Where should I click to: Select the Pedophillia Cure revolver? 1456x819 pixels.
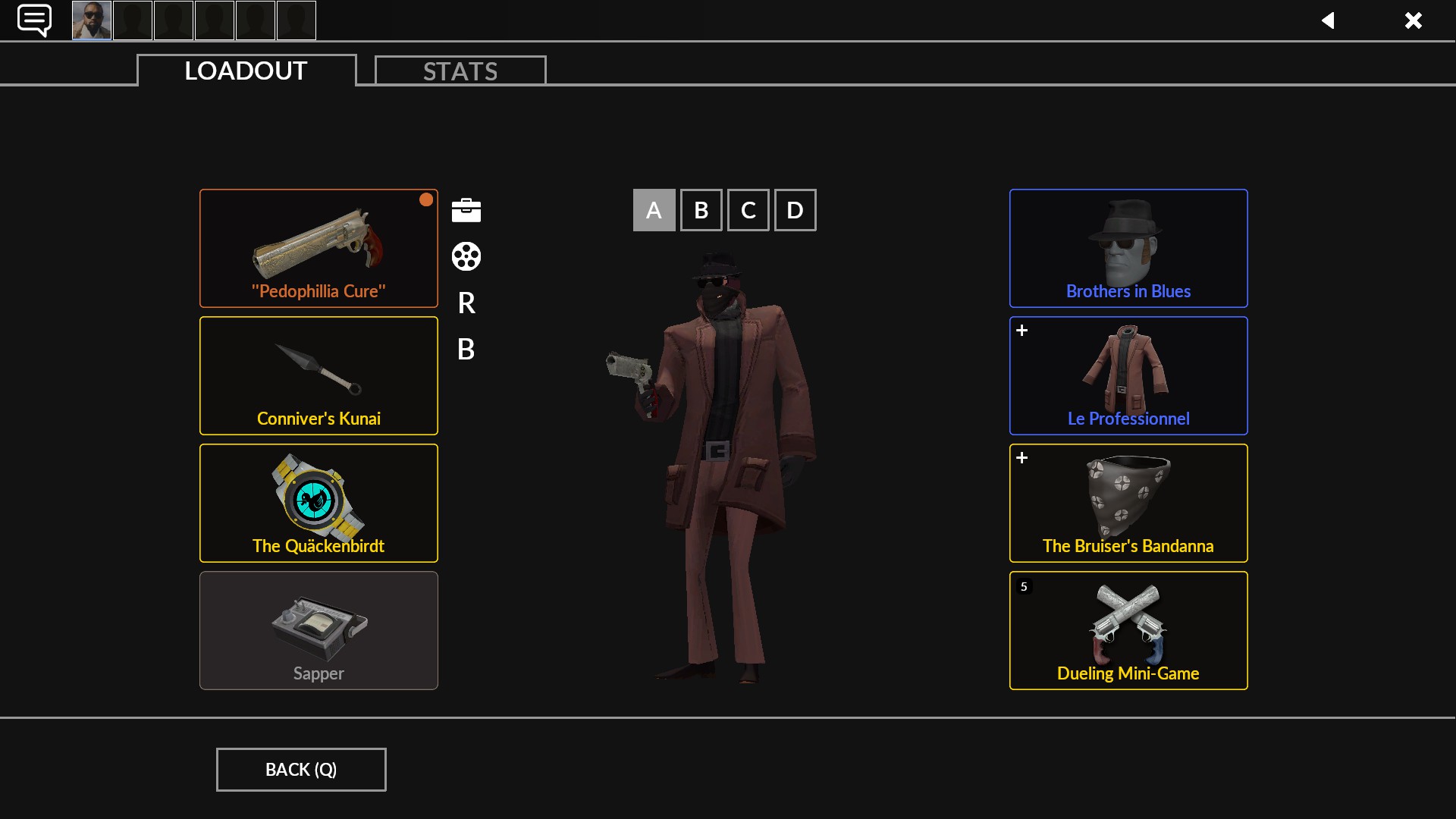(318, 248)
